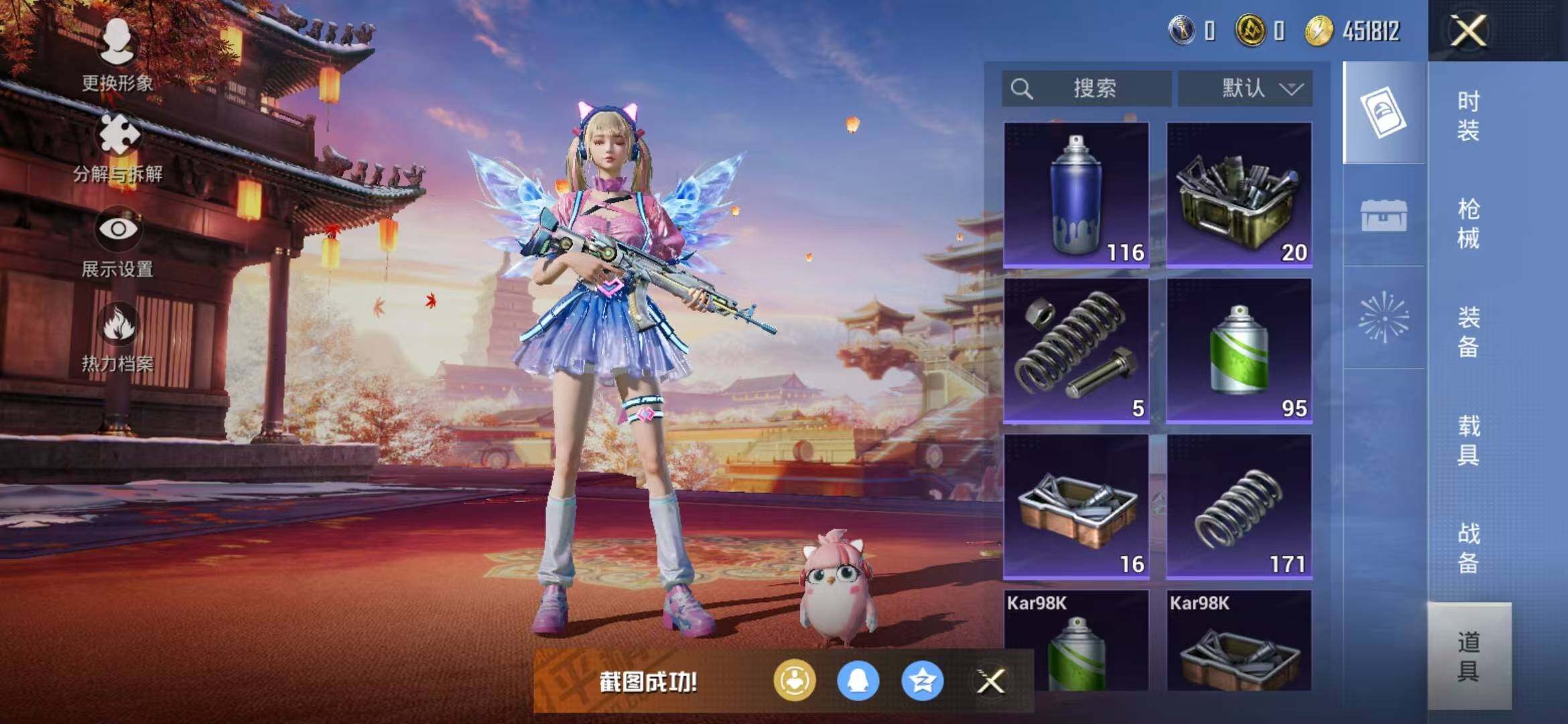This screenshot has width=1568, height=724.
Task: Select the green spray can with count 95
Action: [1239, 351]
